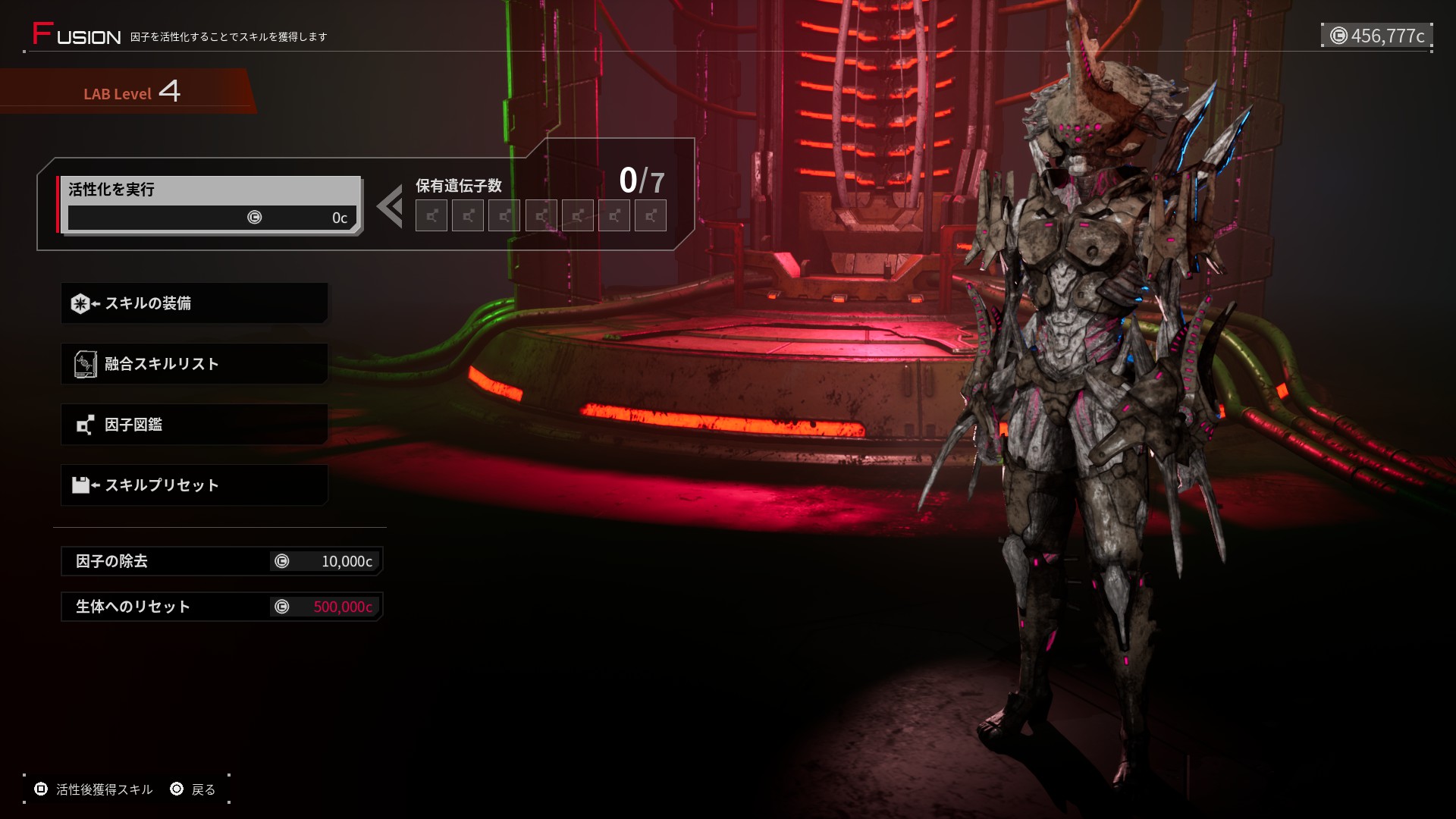Open the スキルプリセット skill preset menu
1456x819 pixels.
click(x=194, y=485)
